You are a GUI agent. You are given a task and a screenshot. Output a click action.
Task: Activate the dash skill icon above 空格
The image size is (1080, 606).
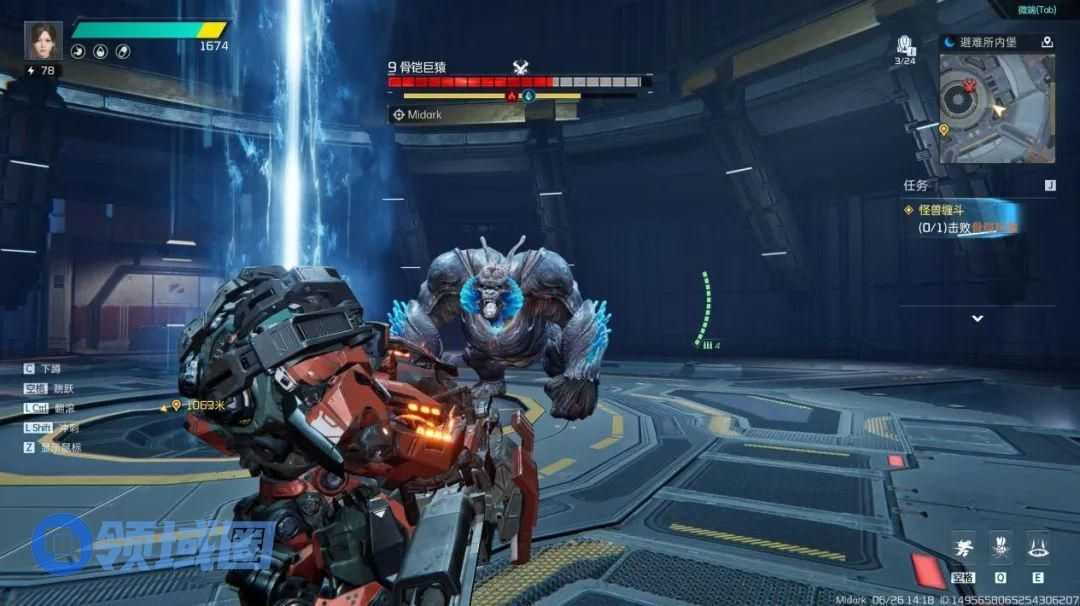[x=963, y=548]
